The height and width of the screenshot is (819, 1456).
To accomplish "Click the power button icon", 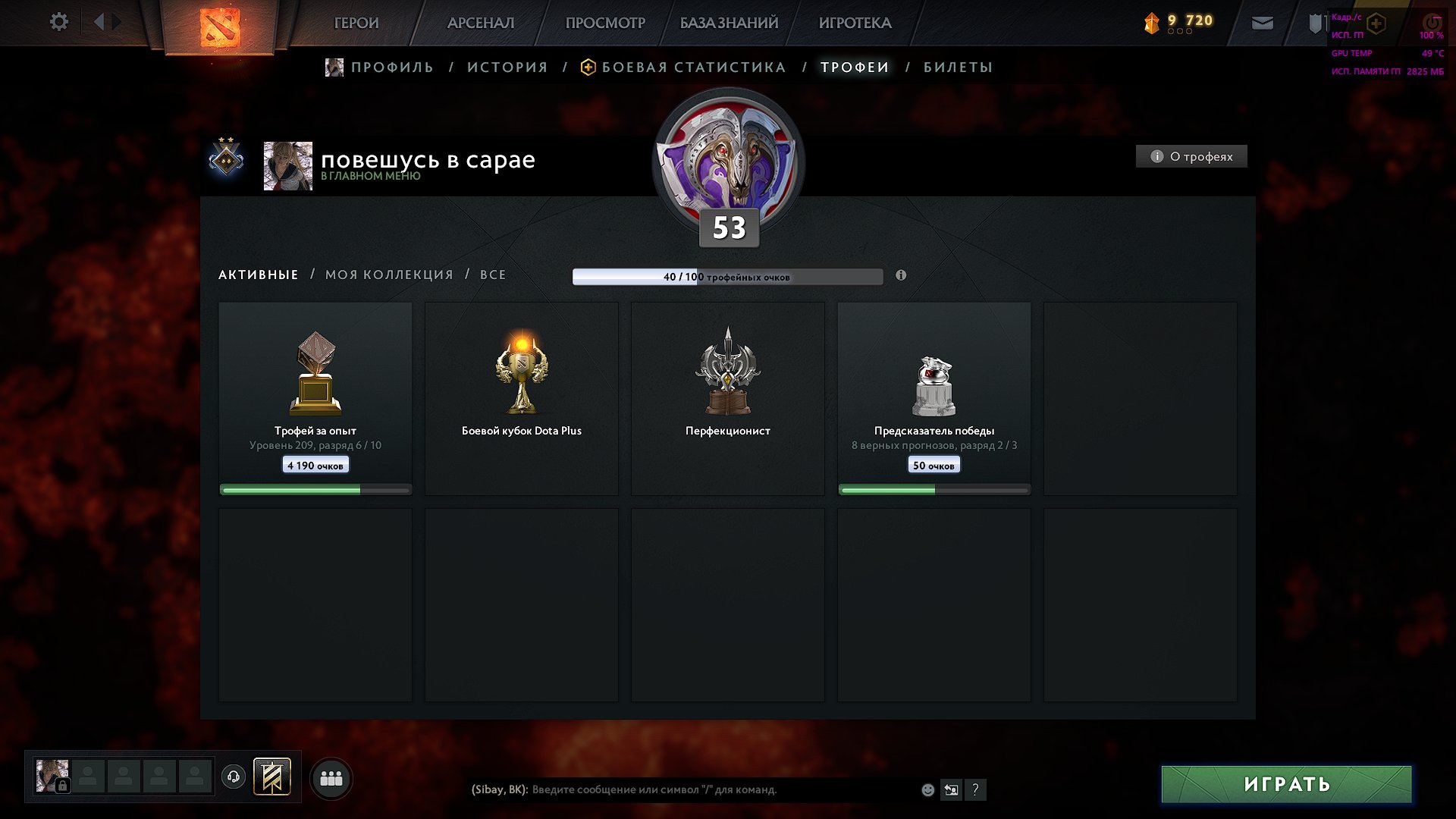I will click(1431, 23).
